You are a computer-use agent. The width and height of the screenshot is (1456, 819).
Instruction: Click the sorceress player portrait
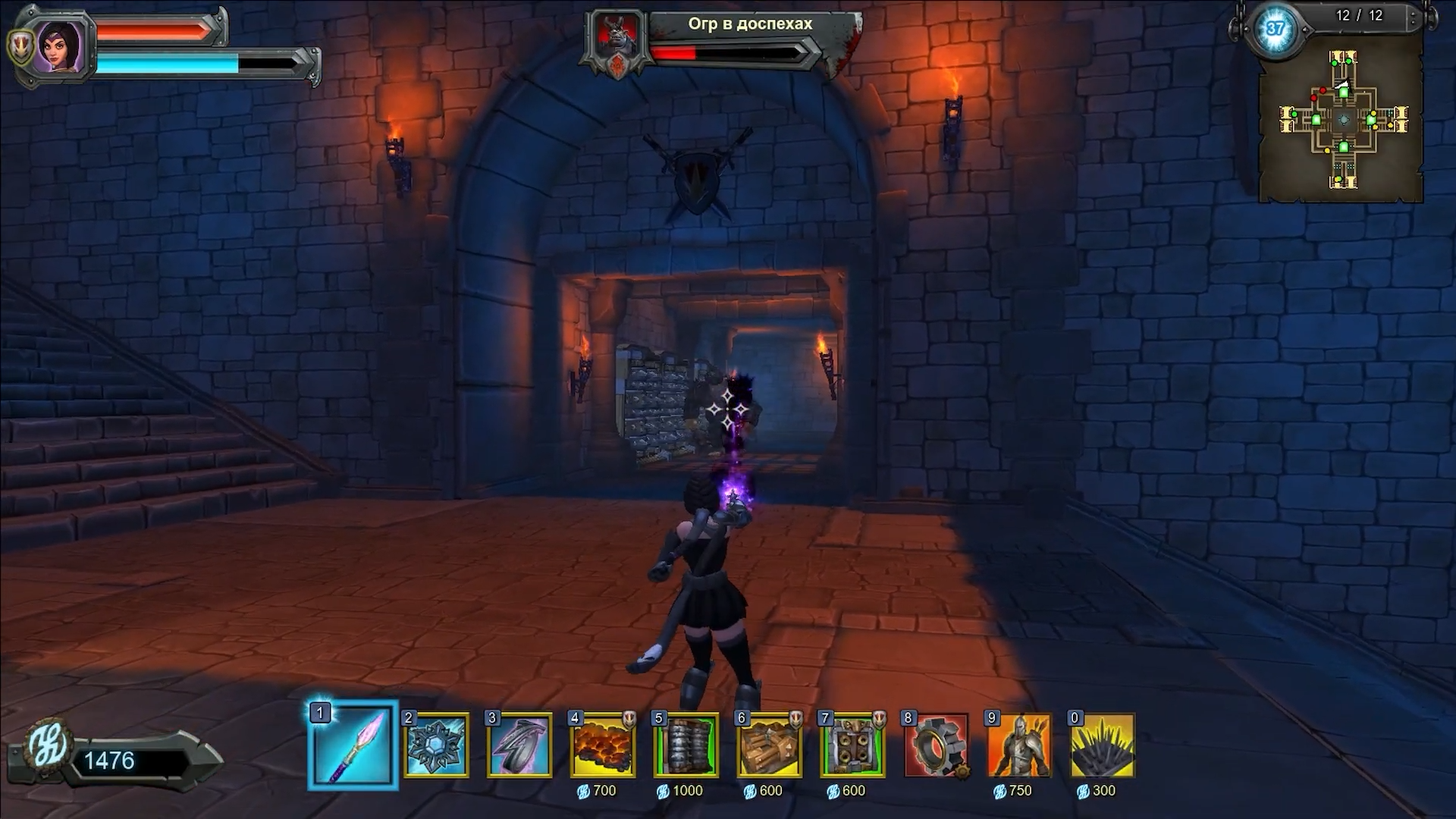(x=59, y=45)
